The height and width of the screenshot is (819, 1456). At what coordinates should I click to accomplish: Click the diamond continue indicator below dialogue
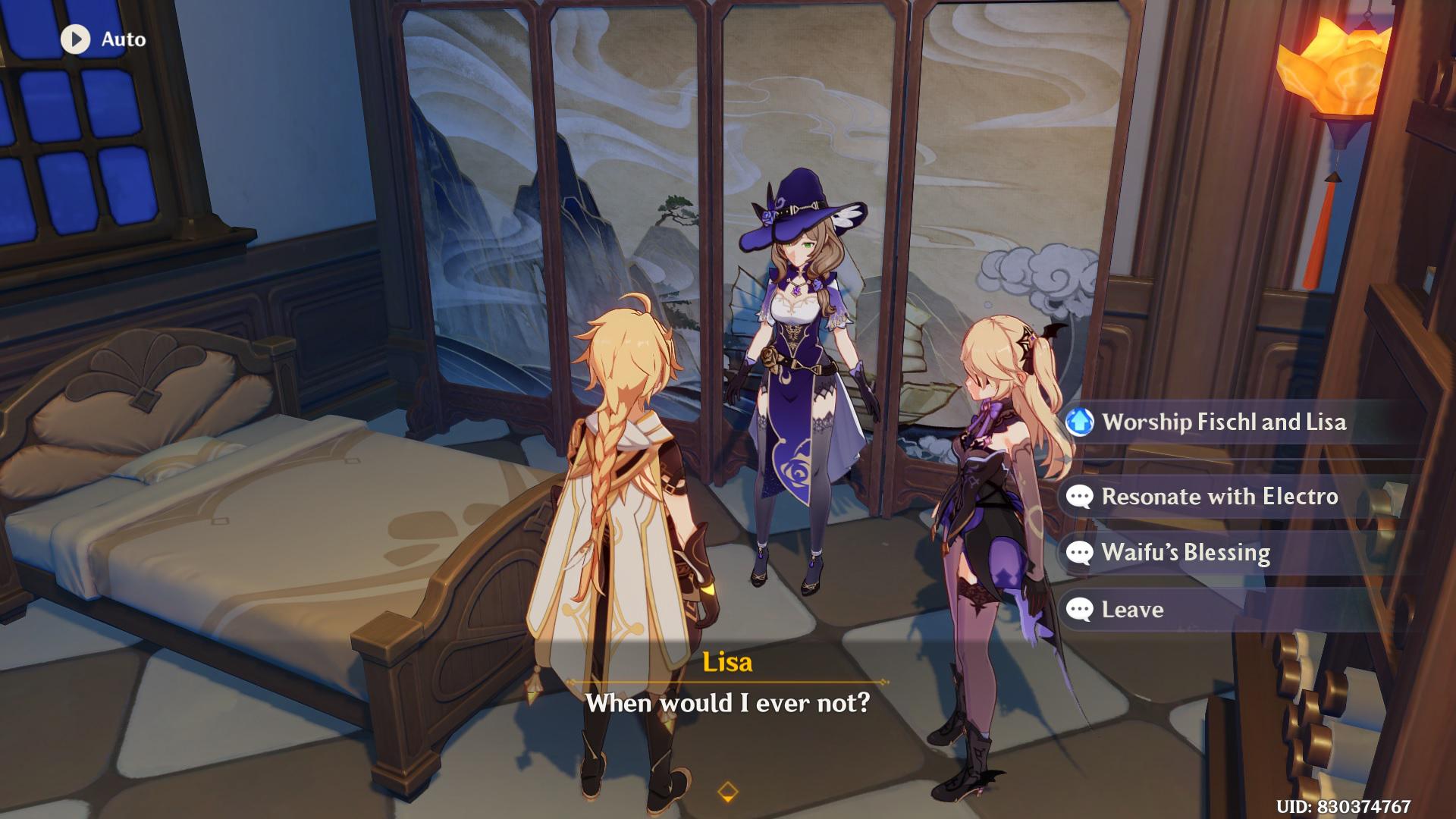727,792
